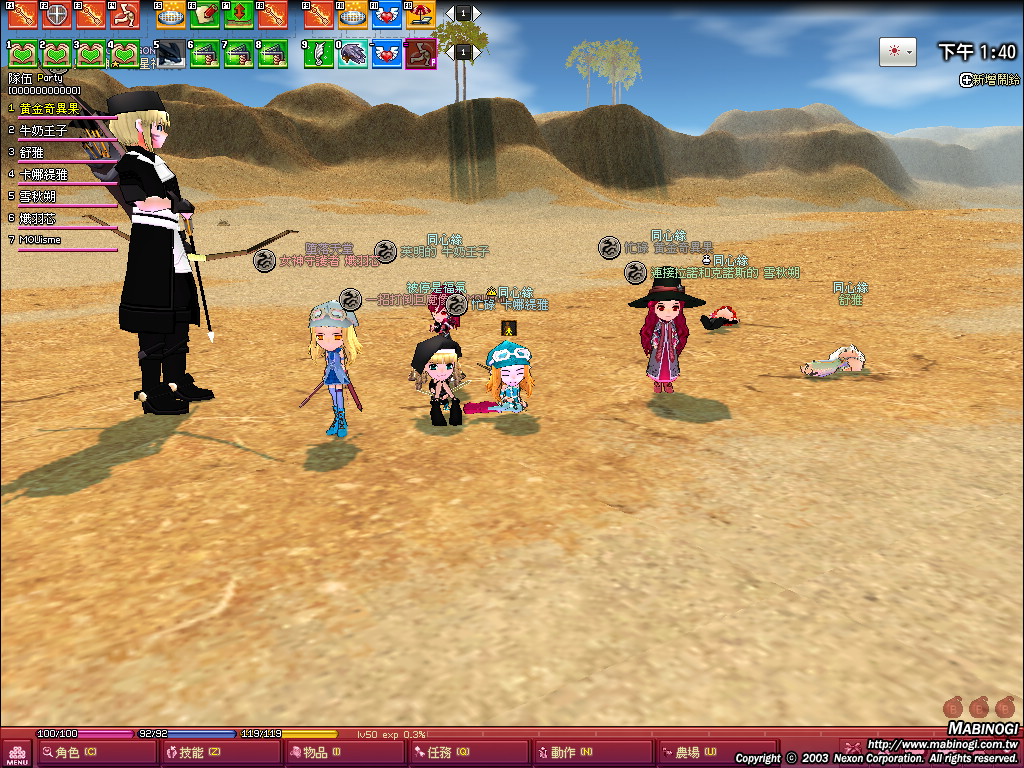Screen dimensions: 1024x768
Task: Use the F7 red arrows skill
Action: tap(239, 14)
